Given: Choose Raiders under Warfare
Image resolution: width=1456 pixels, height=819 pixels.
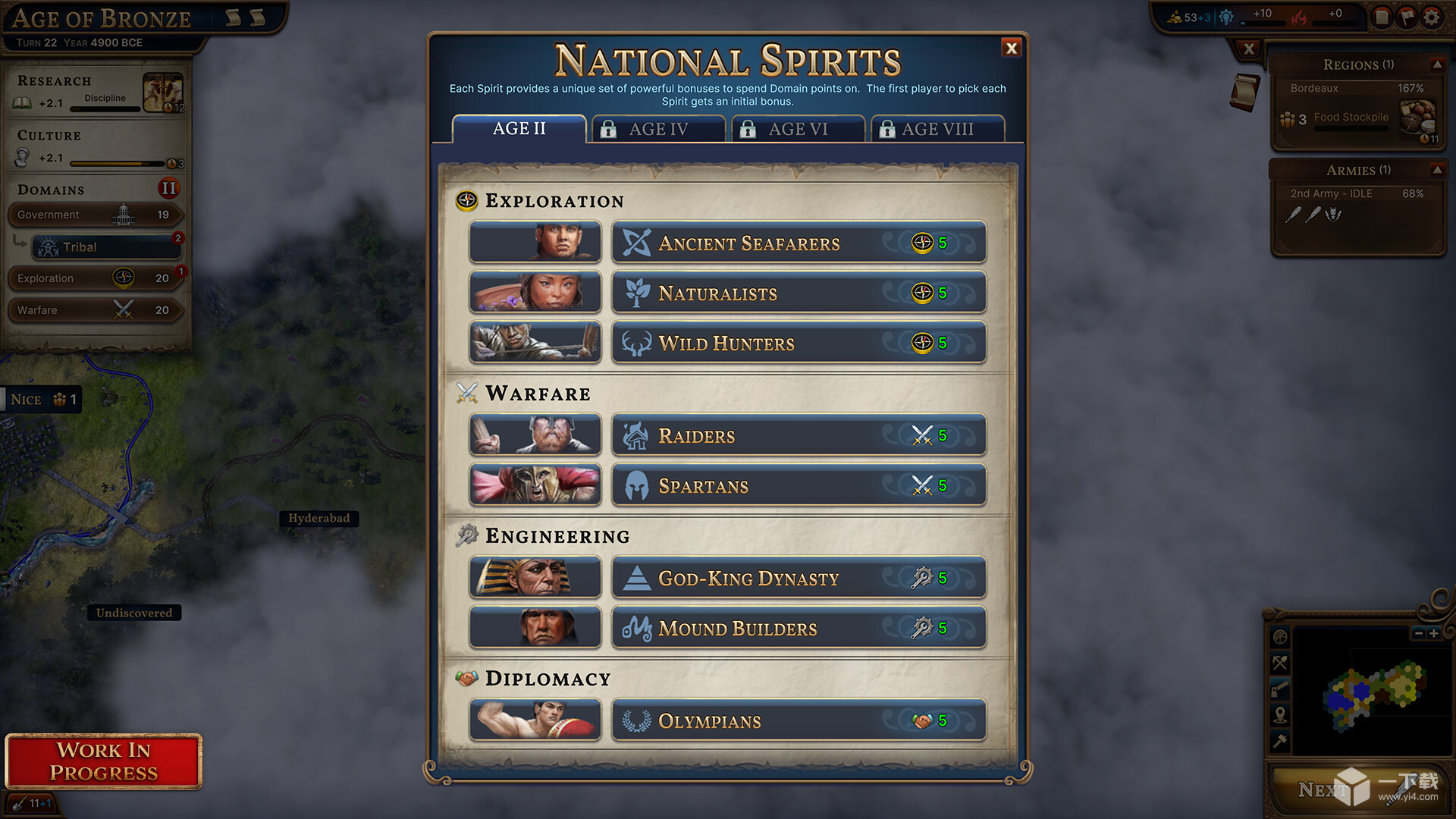Looking at the screenshot, I should click(799, 435).
